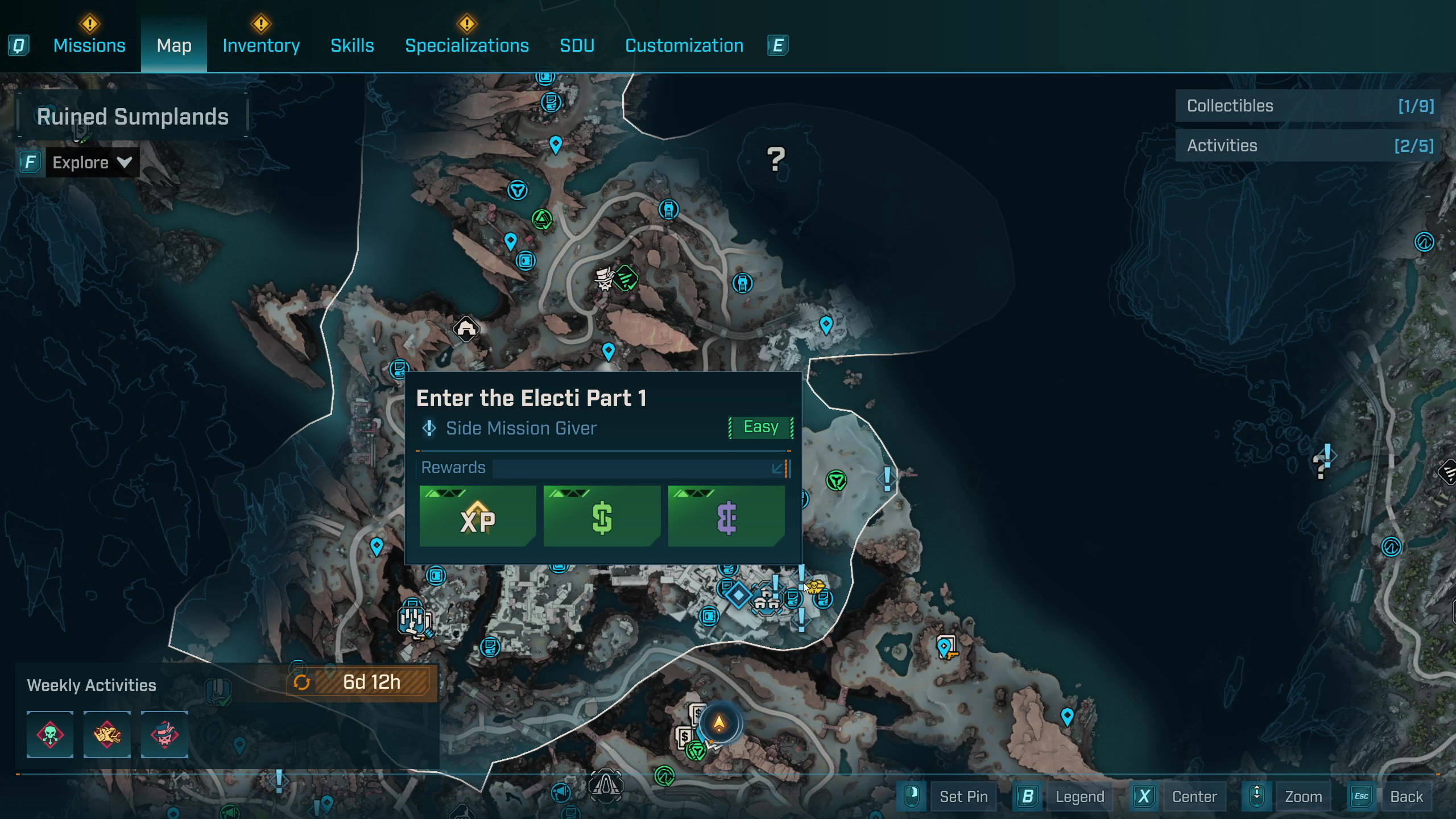Select the house marker on the map
Screen dimensions: 1456x819
tap(466, 329)
